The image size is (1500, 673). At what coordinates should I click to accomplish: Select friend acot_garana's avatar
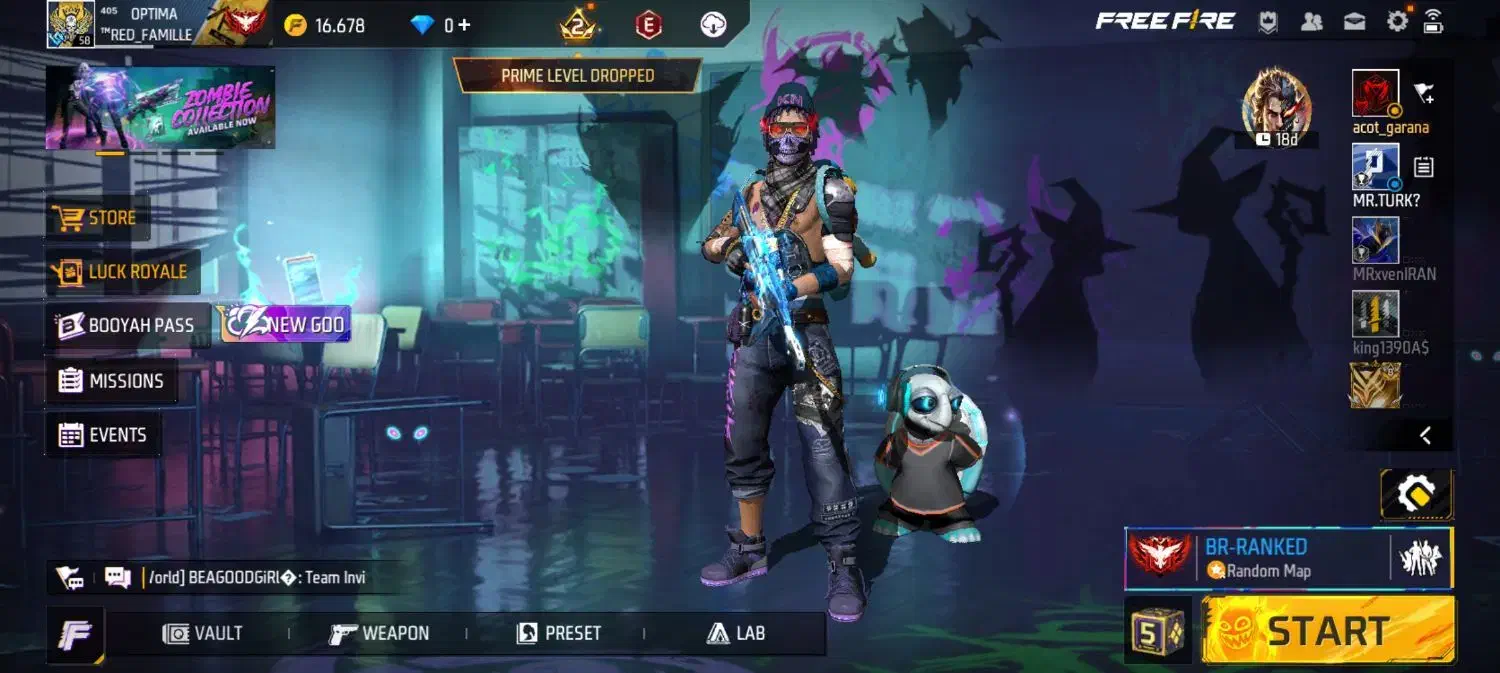pyautogui.click(x=1375, y=93)
